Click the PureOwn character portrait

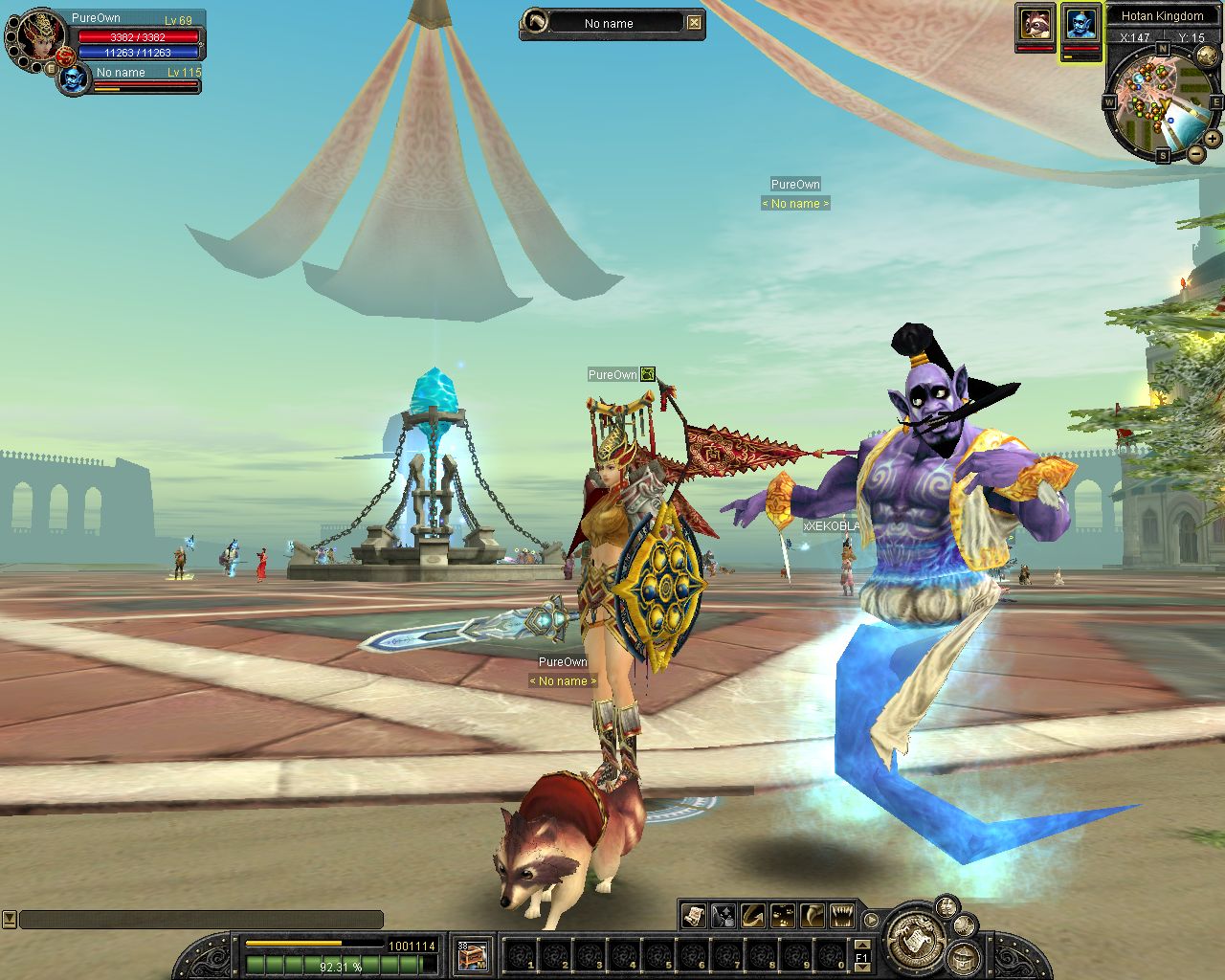(35, 34)
